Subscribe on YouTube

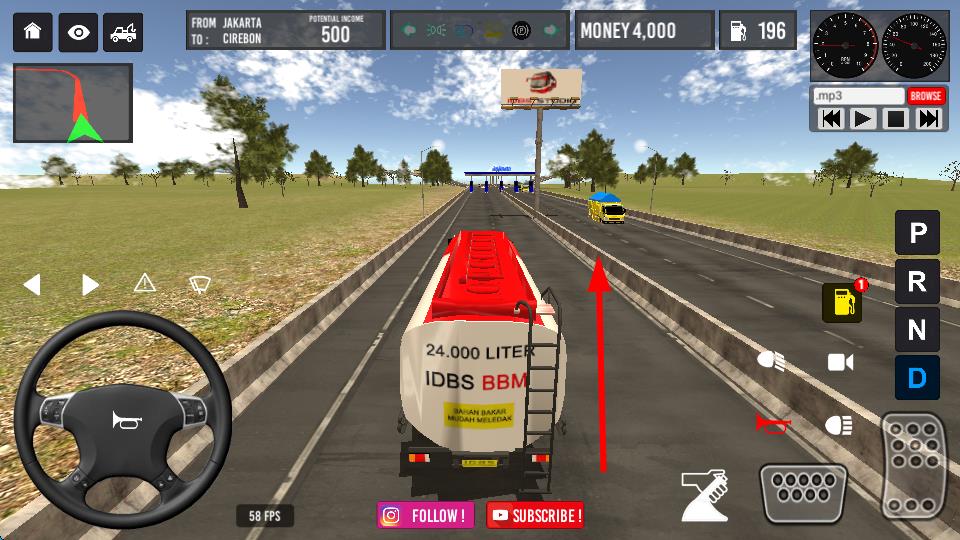point(535,516)
